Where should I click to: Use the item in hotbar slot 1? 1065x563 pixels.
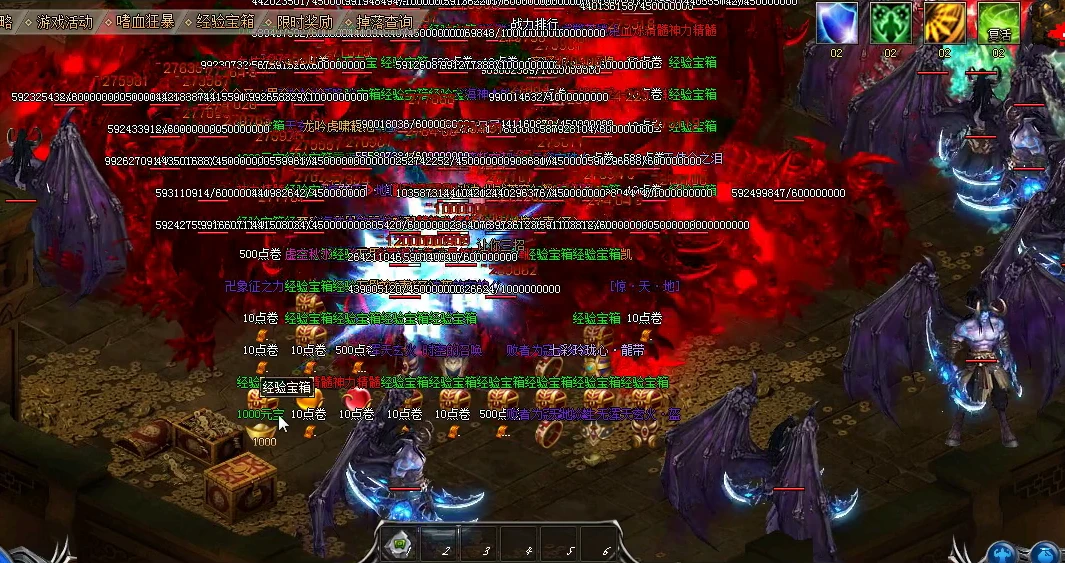[400, 546]
